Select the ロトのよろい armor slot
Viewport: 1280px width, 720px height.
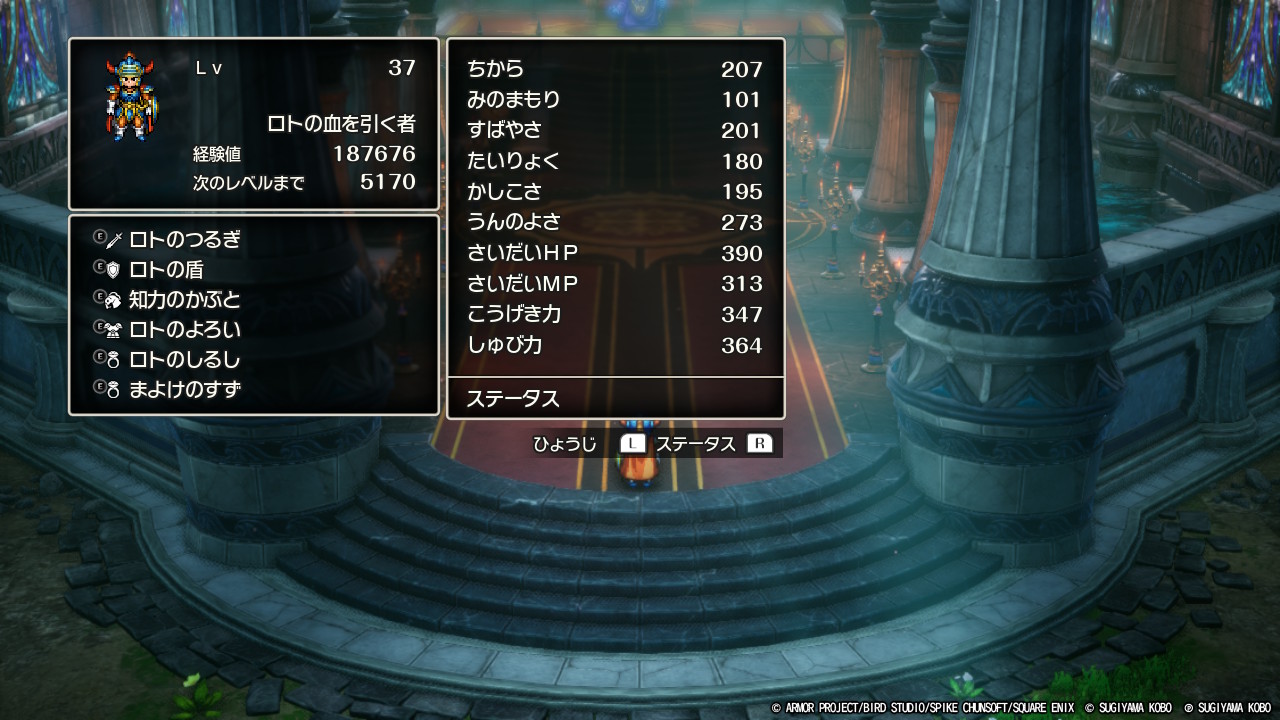point(184,330)
